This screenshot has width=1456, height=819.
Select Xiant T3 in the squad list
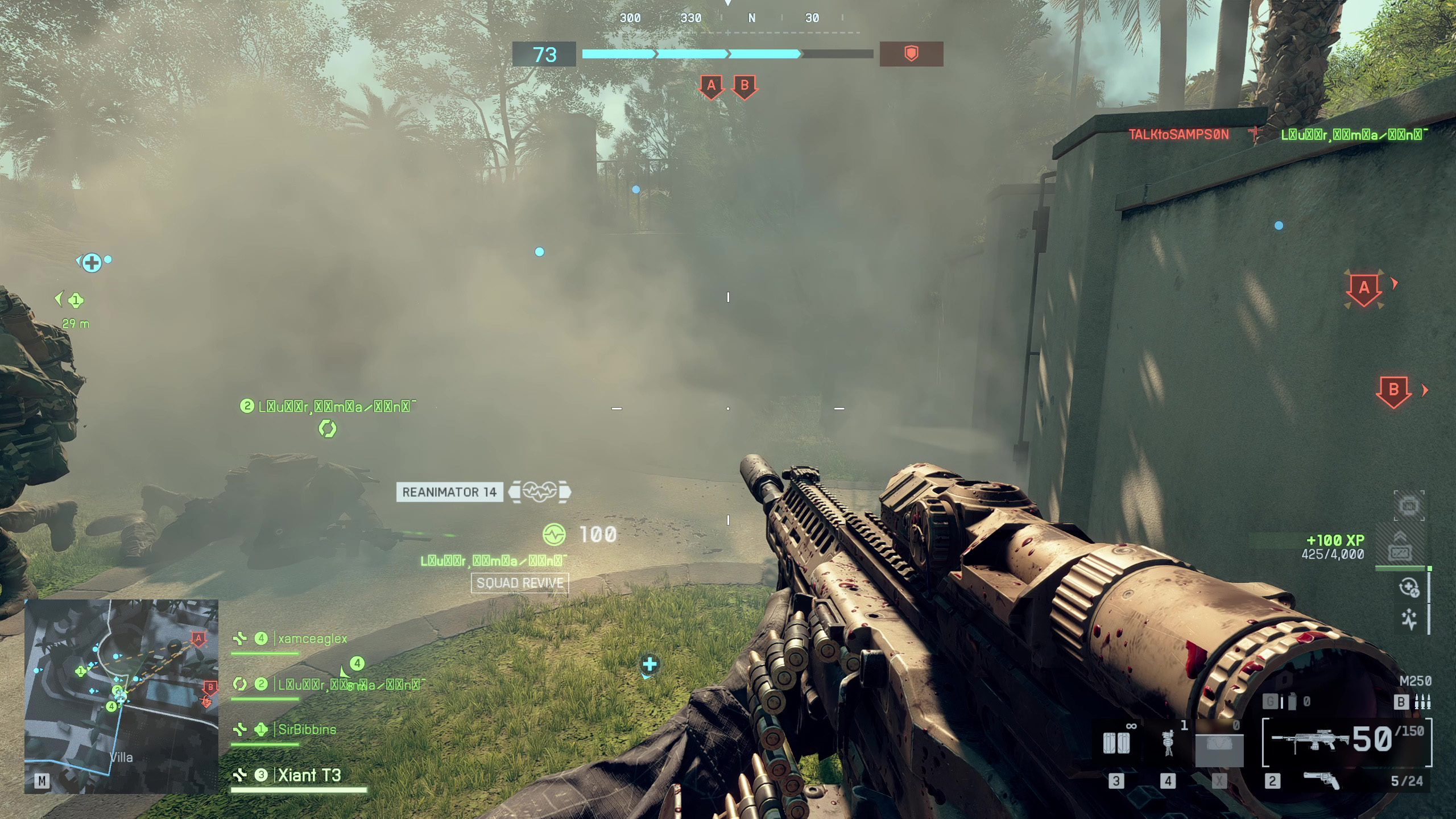[309, 775]
